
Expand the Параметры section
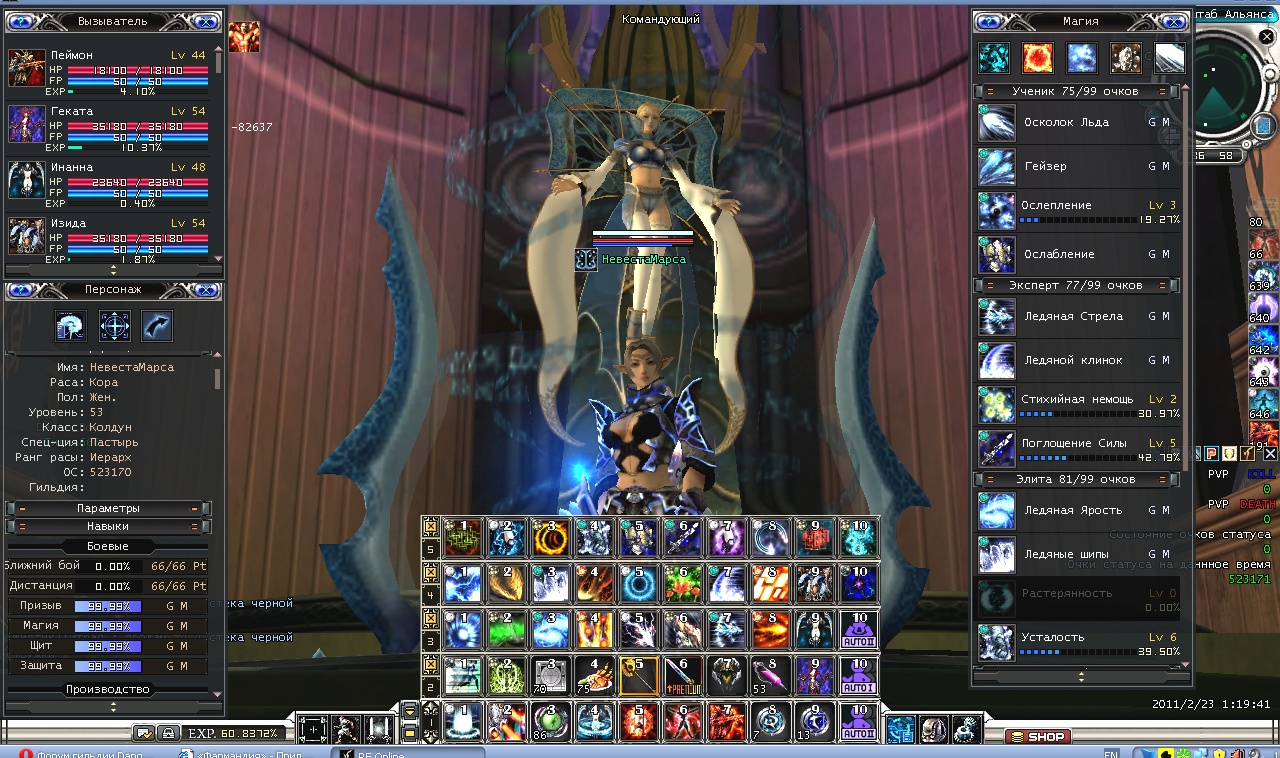pyautogui.click(x=108, y=508)
